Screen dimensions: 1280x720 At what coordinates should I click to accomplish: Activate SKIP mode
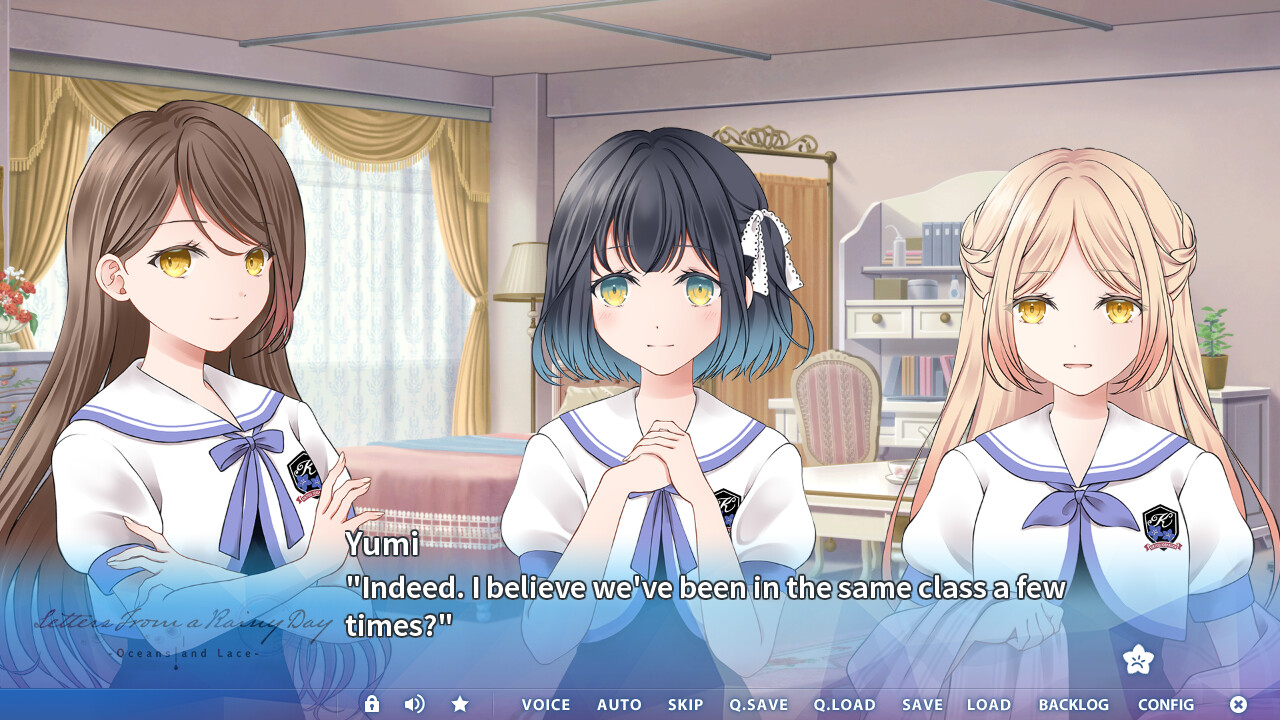click(686, 705)
